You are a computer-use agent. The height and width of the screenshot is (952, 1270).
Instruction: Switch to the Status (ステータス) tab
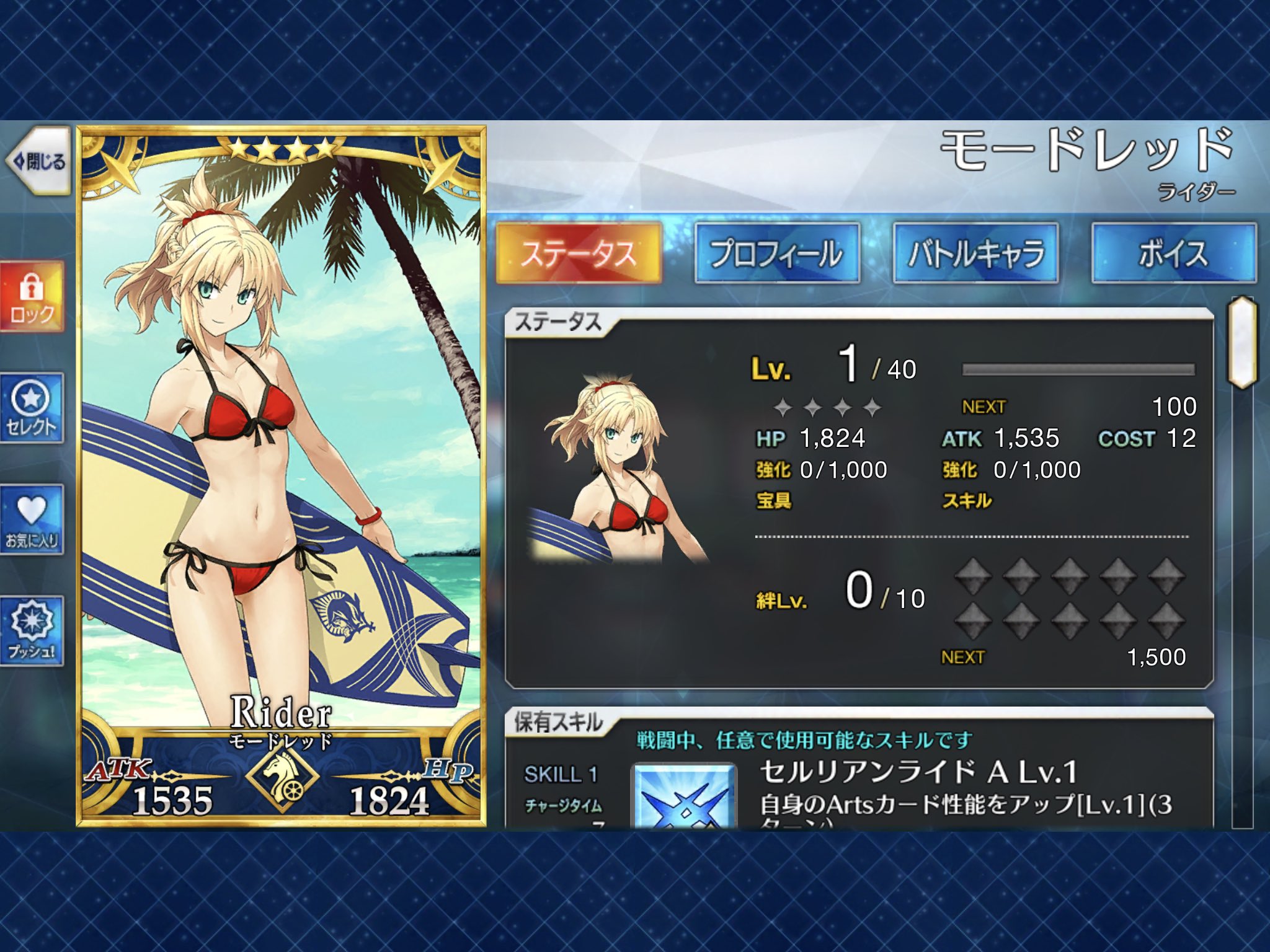tap(579, 253)
